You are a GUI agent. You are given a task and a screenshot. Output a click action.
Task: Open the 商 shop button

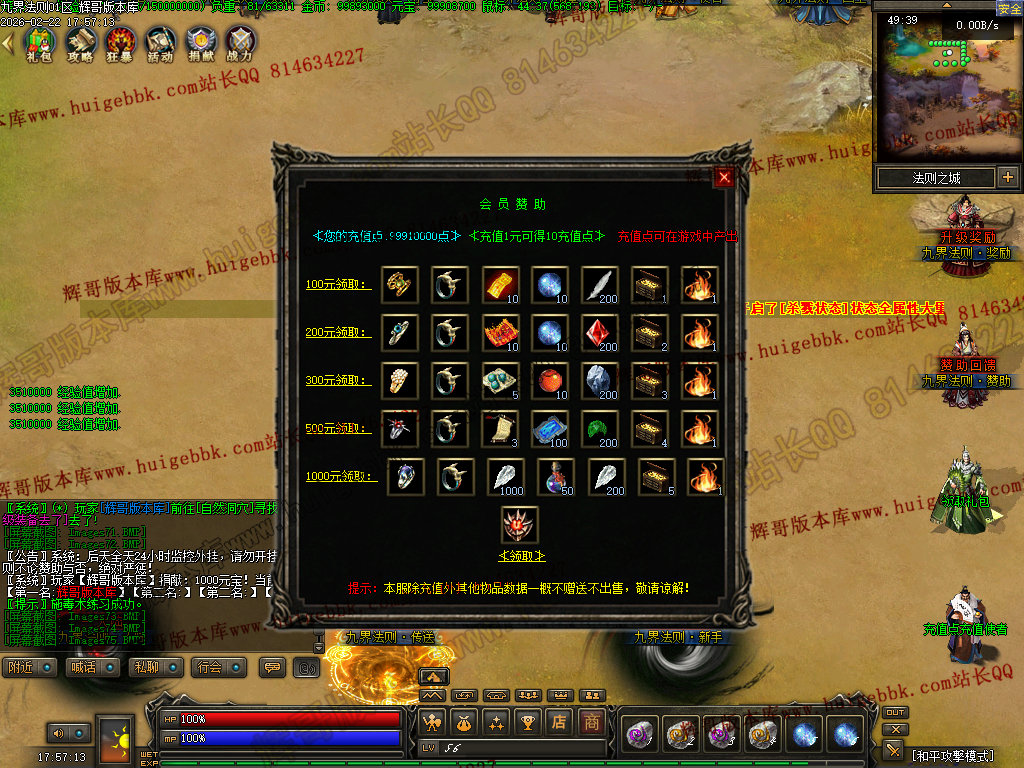(x=593, y=721)
